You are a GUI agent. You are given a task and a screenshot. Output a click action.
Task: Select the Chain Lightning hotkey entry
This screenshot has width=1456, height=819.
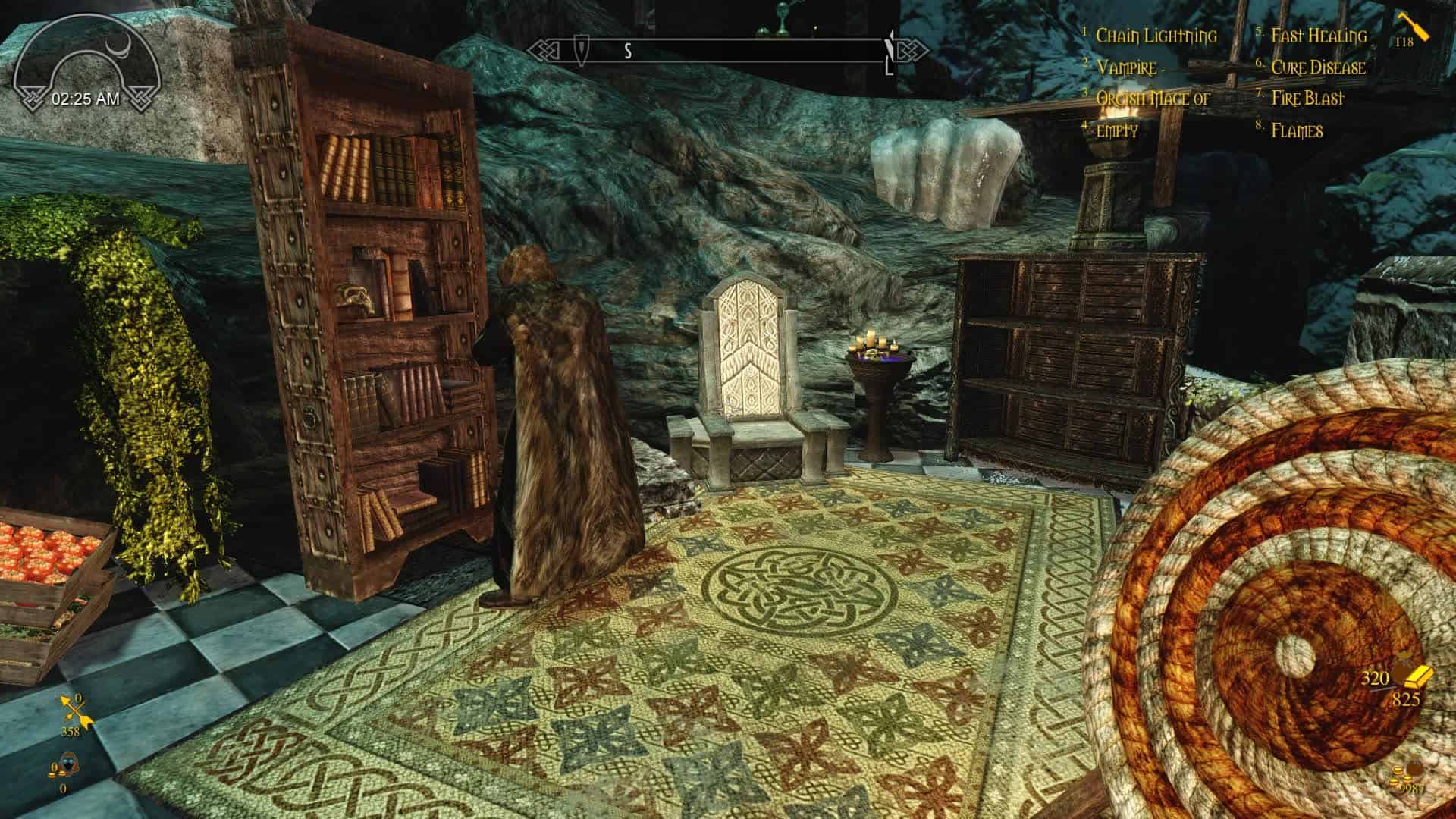tap(1156, 36)
